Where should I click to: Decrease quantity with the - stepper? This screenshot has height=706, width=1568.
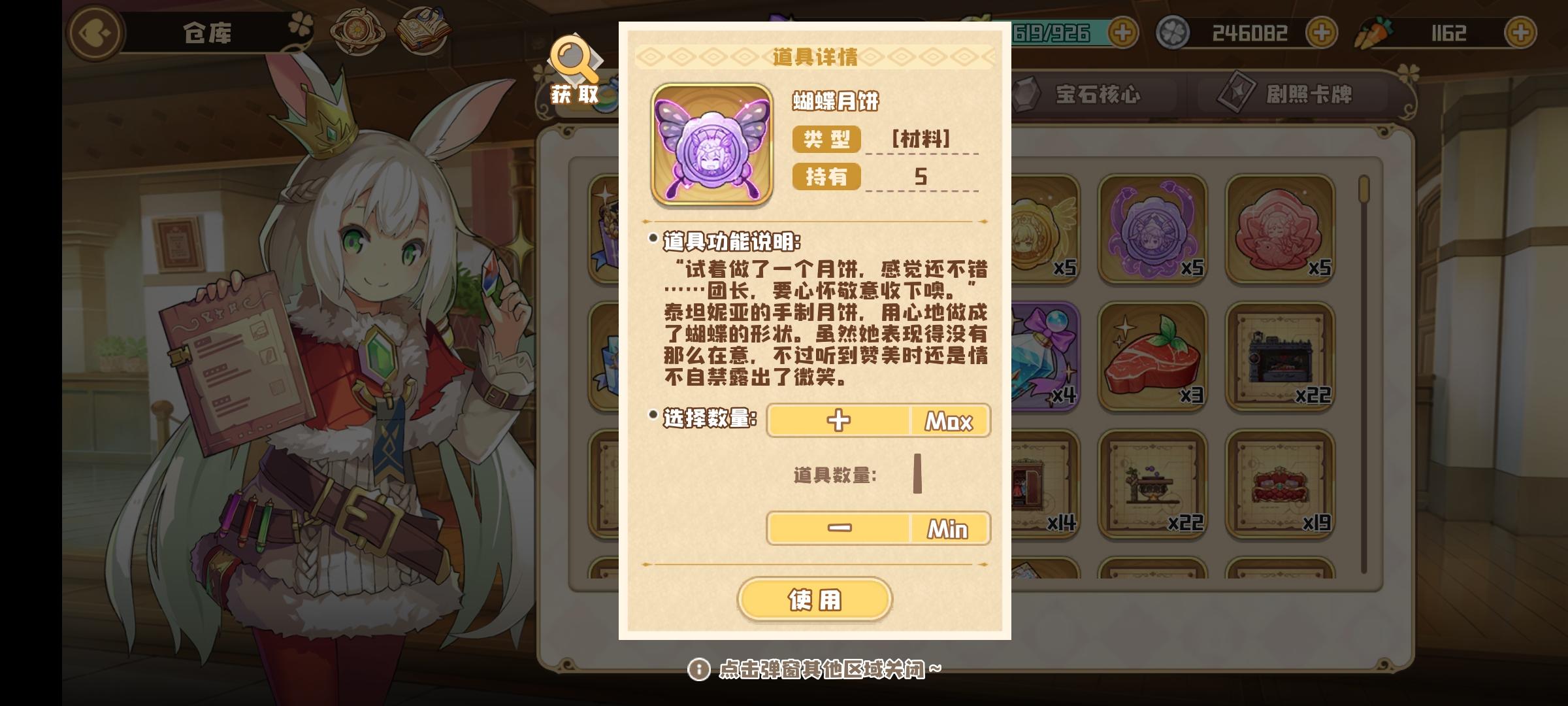tap(838, 528)
